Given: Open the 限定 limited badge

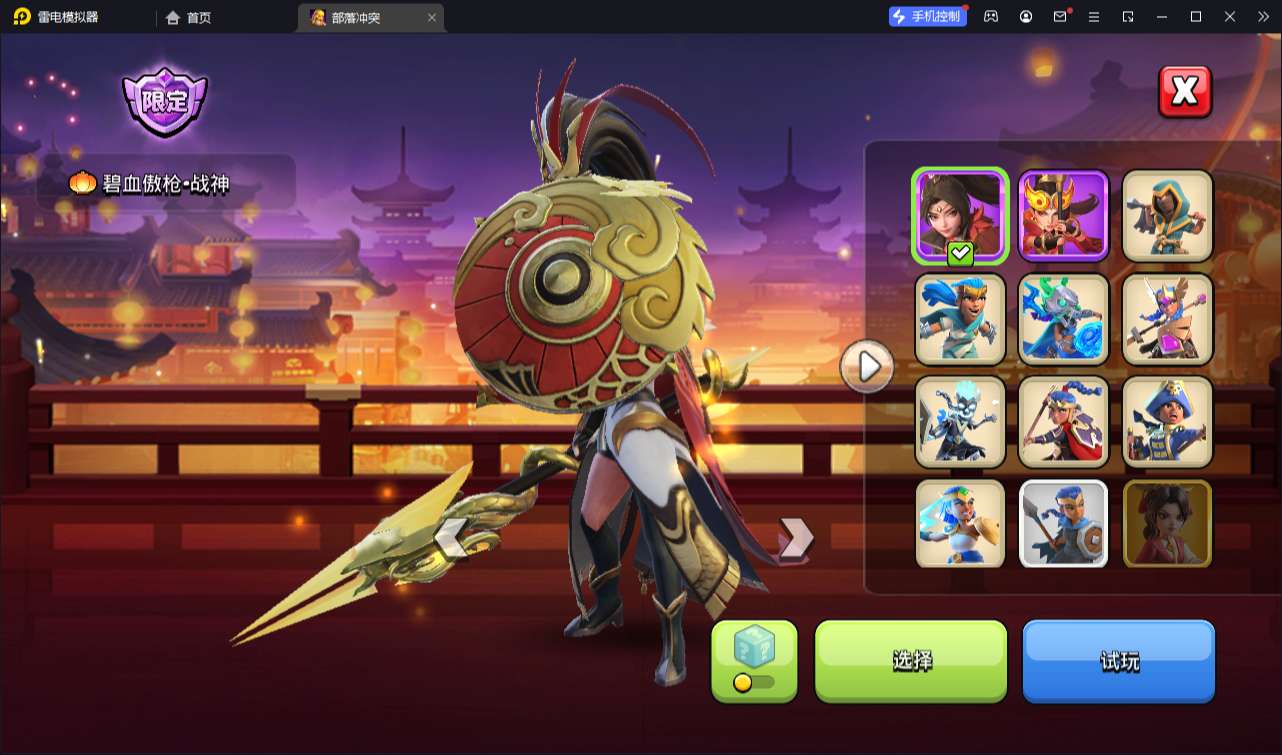Looking at the screenshot, I should [164, 102].
